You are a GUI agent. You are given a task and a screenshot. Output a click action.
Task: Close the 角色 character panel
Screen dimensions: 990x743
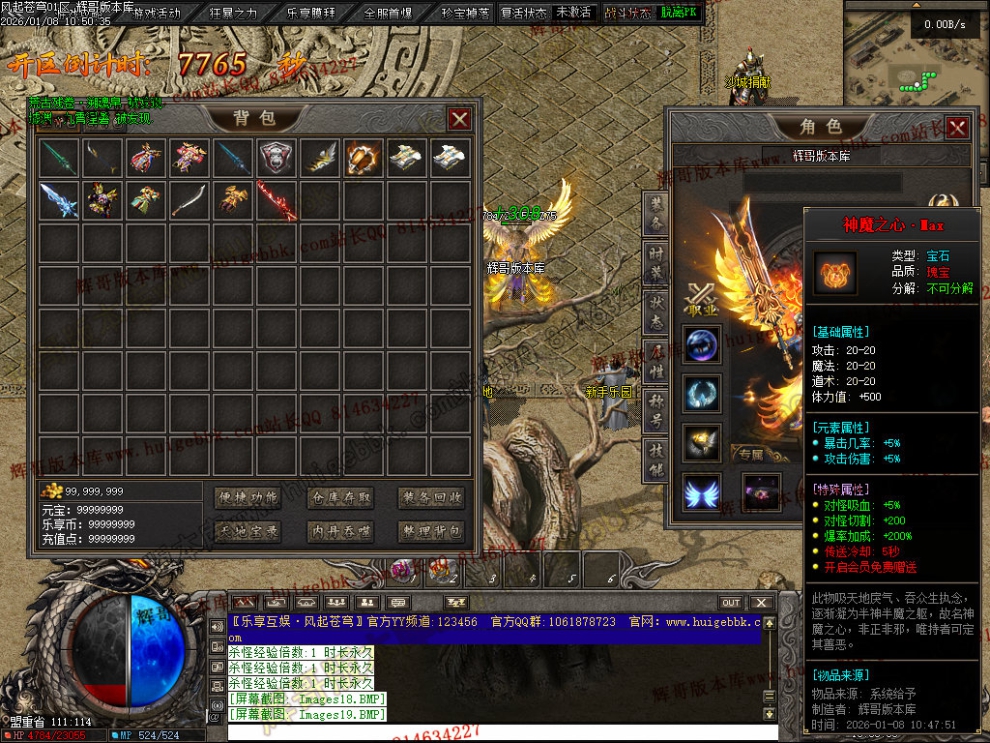pyautogui.click(x=957, y=127)
